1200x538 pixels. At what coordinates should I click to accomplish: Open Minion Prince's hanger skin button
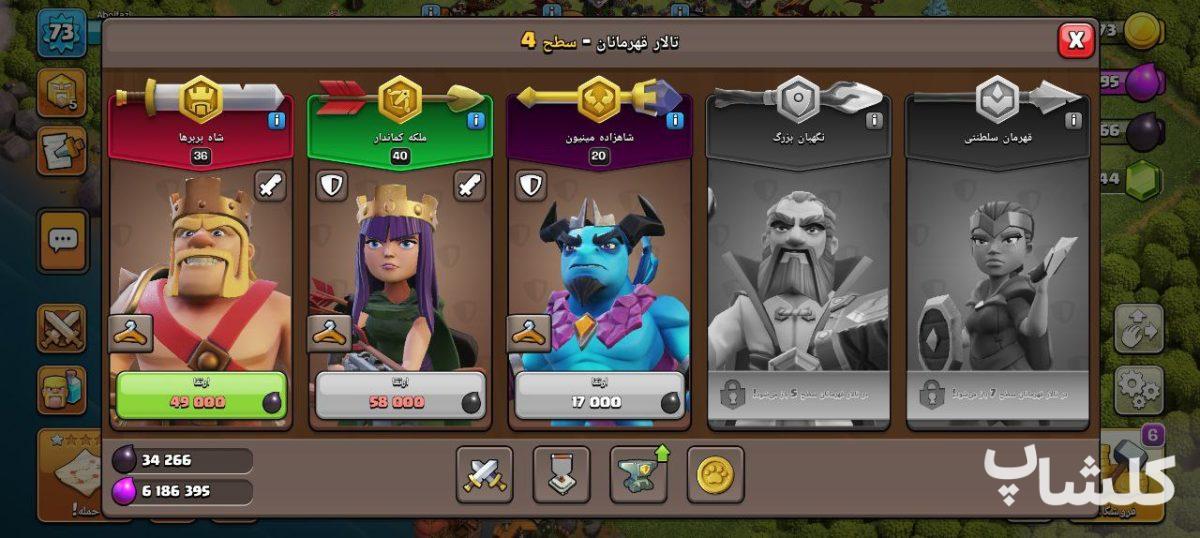(x=528, y=333)
